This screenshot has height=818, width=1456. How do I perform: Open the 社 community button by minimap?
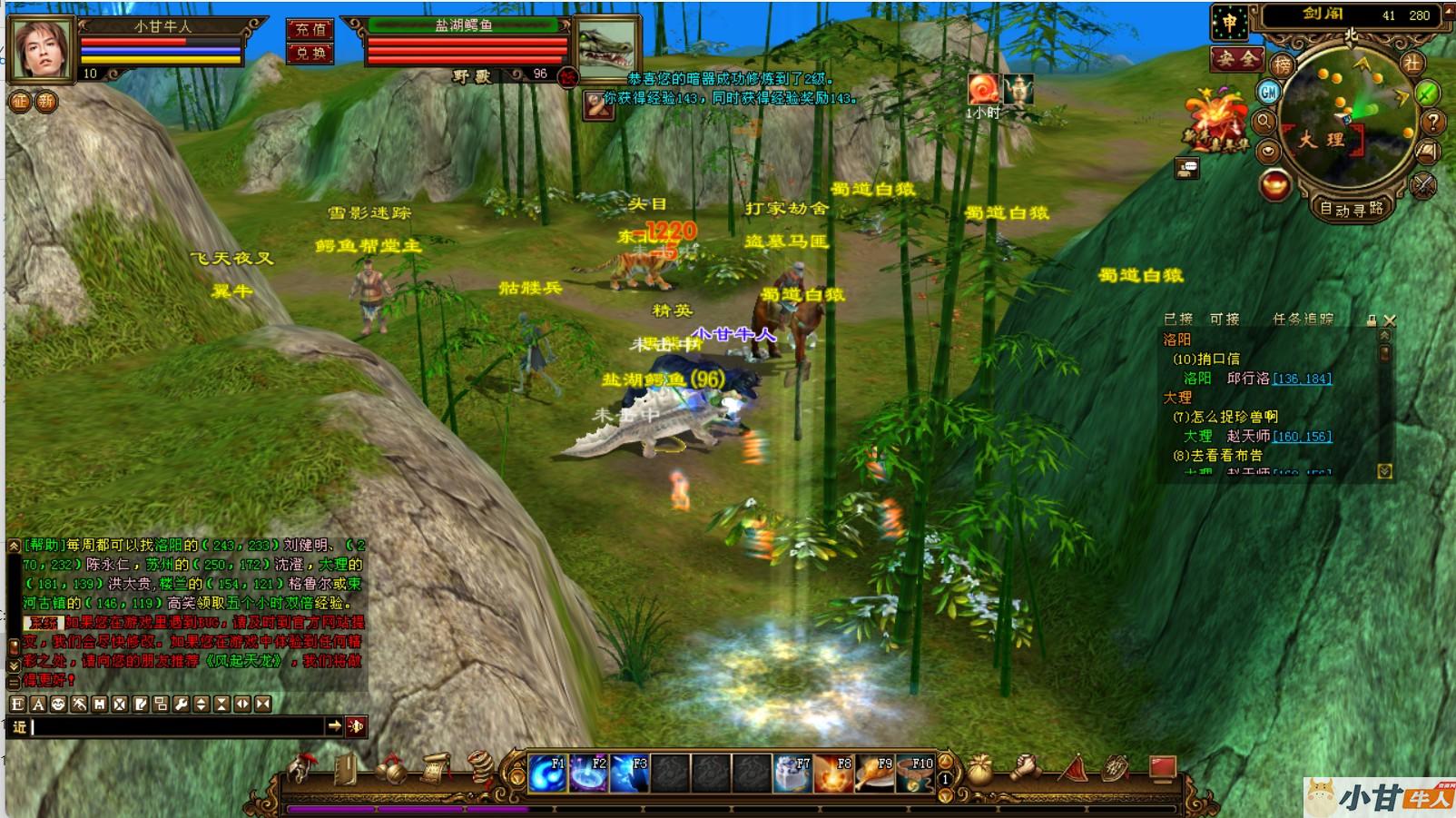(1412, 64)
